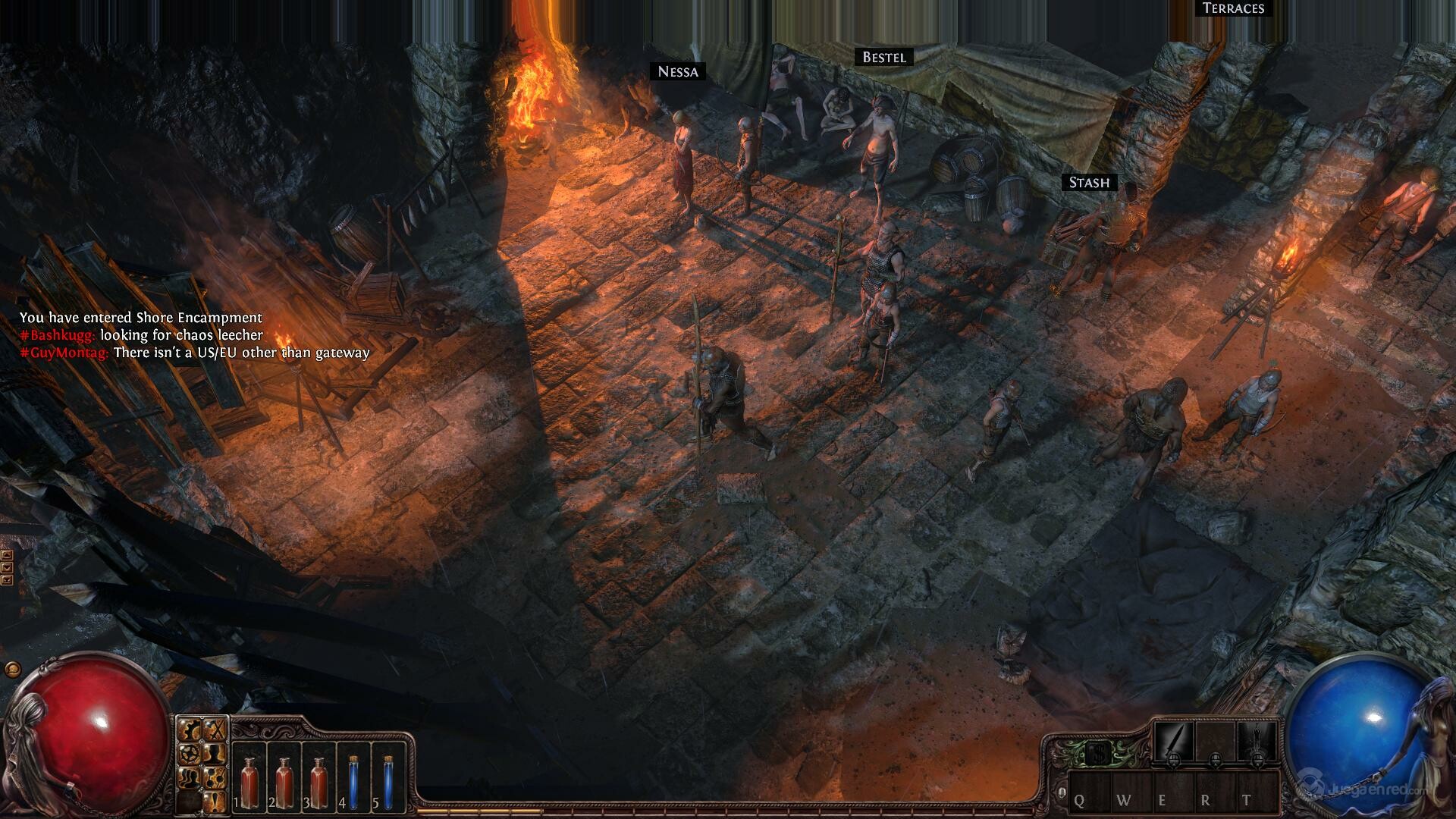
Task: Use the red life flask in slot 3
Action: click(318, 781)
